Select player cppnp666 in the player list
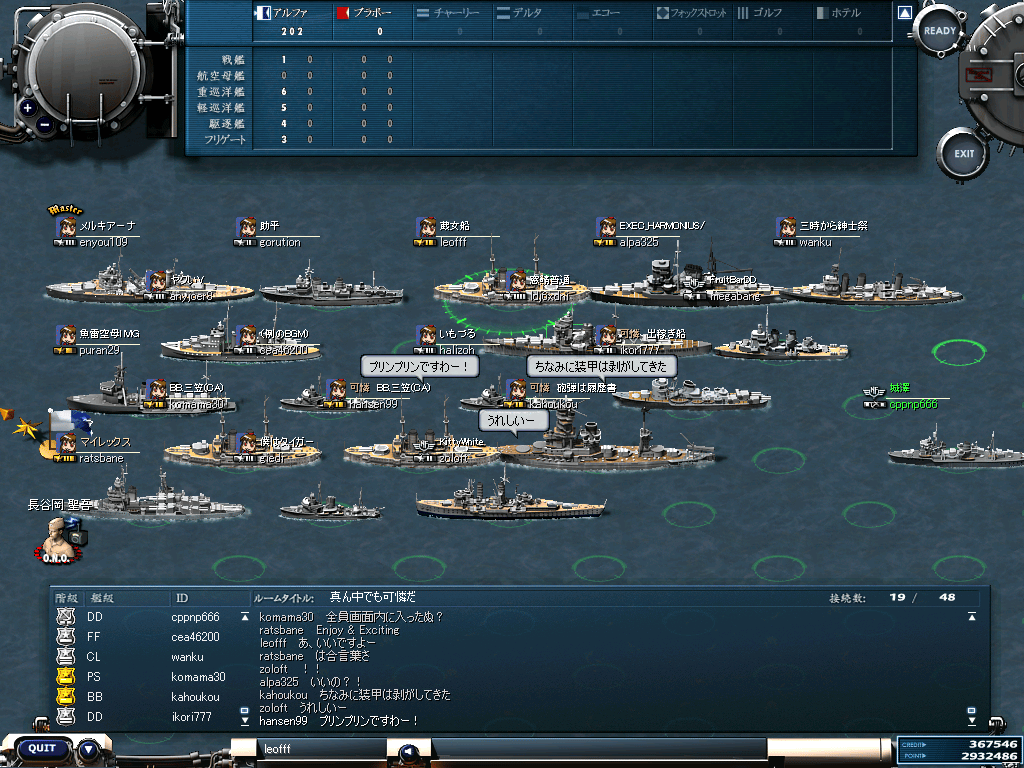1024x768 pixels. 194,617
